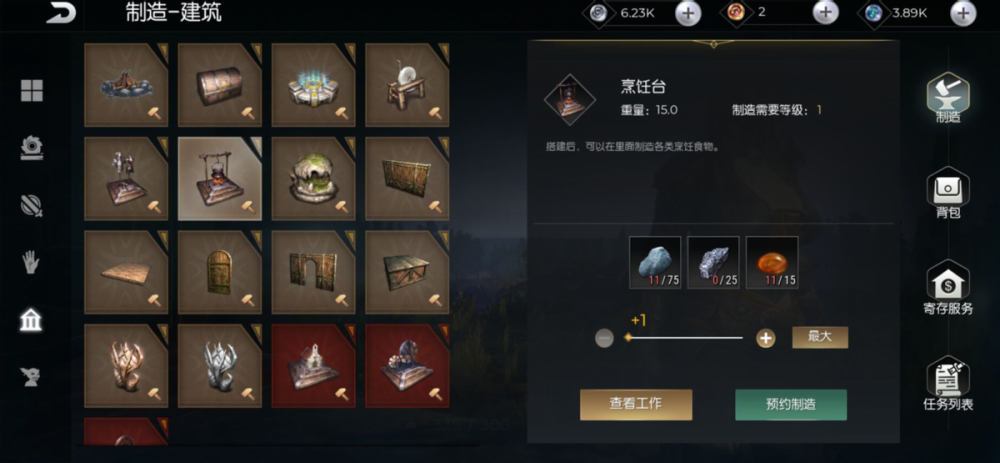Add more silver currency with plus button

pyautogui.click(x=688, y=13)
